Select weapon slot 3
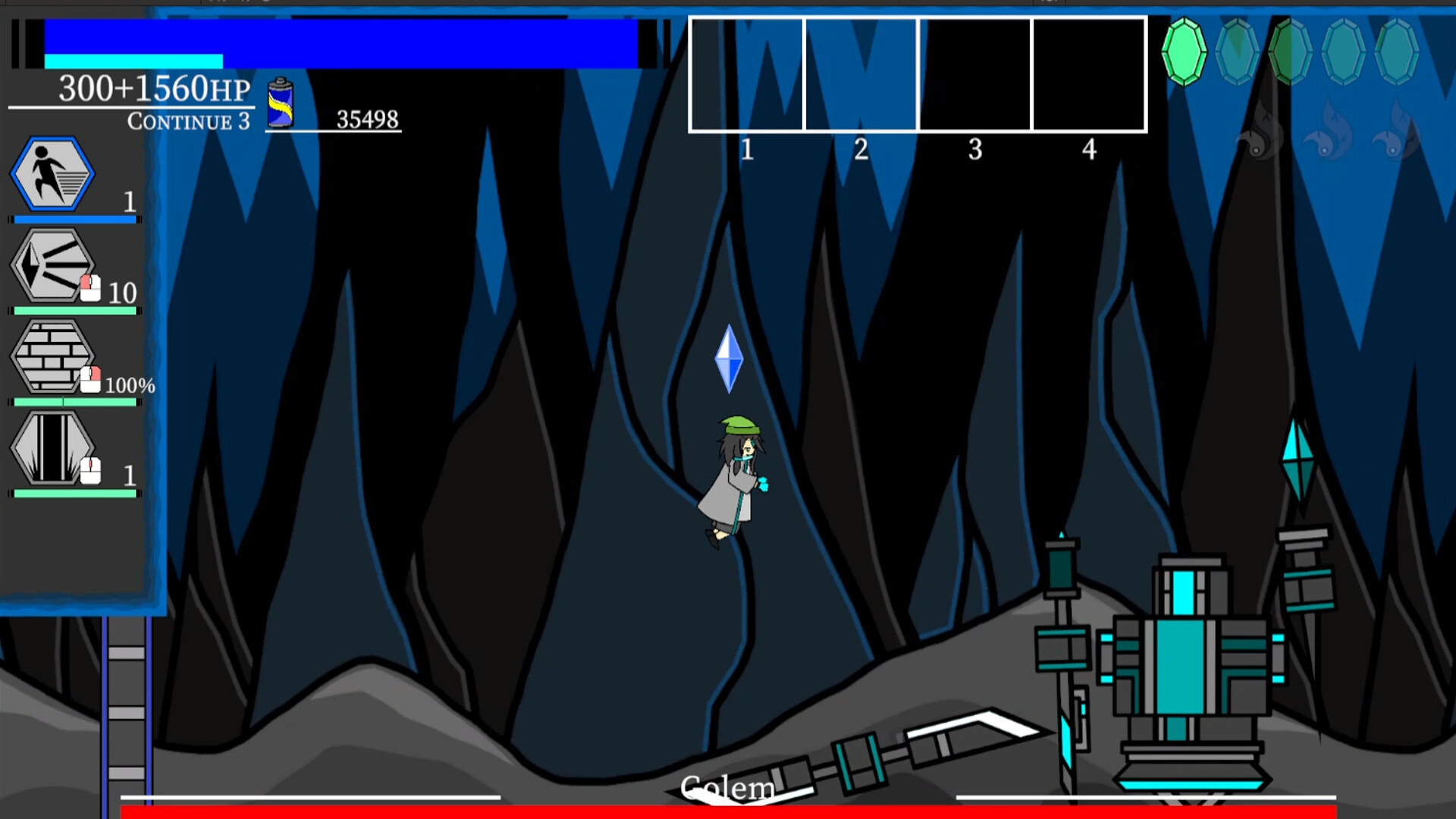 click(974, 74)
